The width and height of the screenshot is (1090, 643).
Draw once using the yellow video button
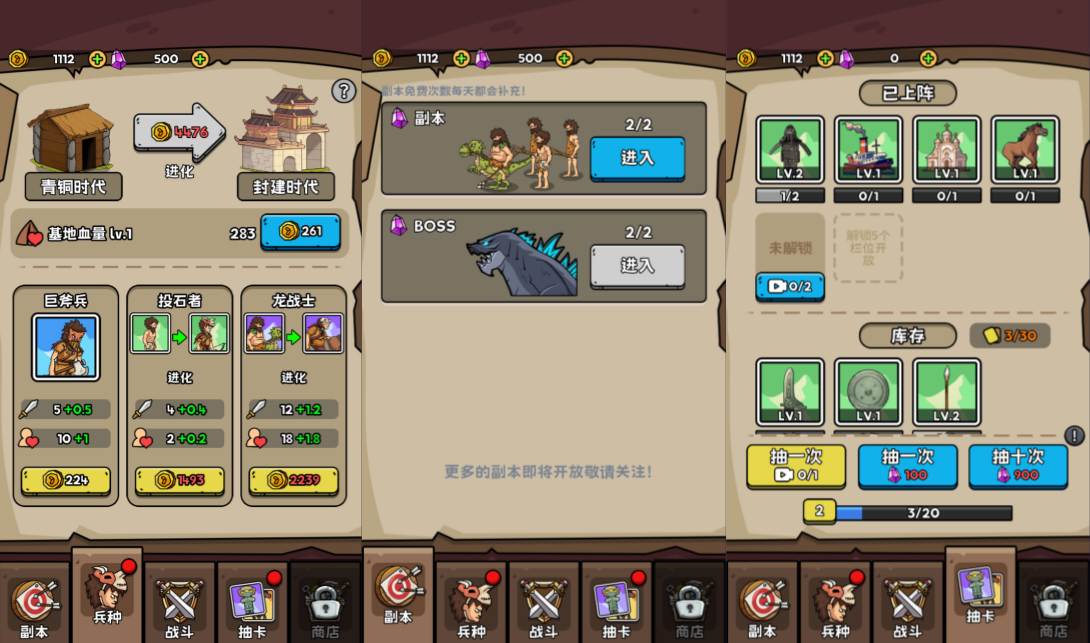[796, 466]
